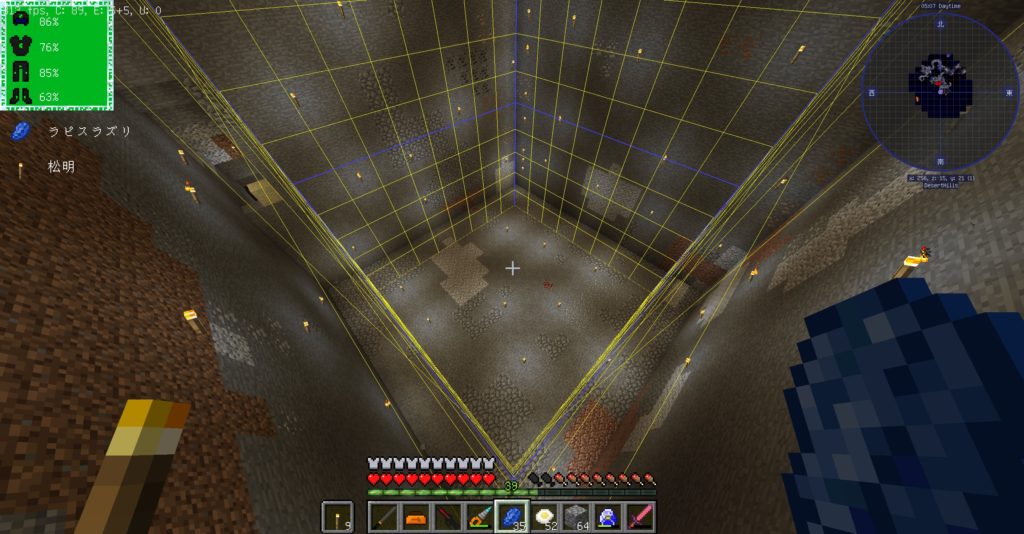Select the torch offhand slot
1024x534 pixels.
coord(338,517)
